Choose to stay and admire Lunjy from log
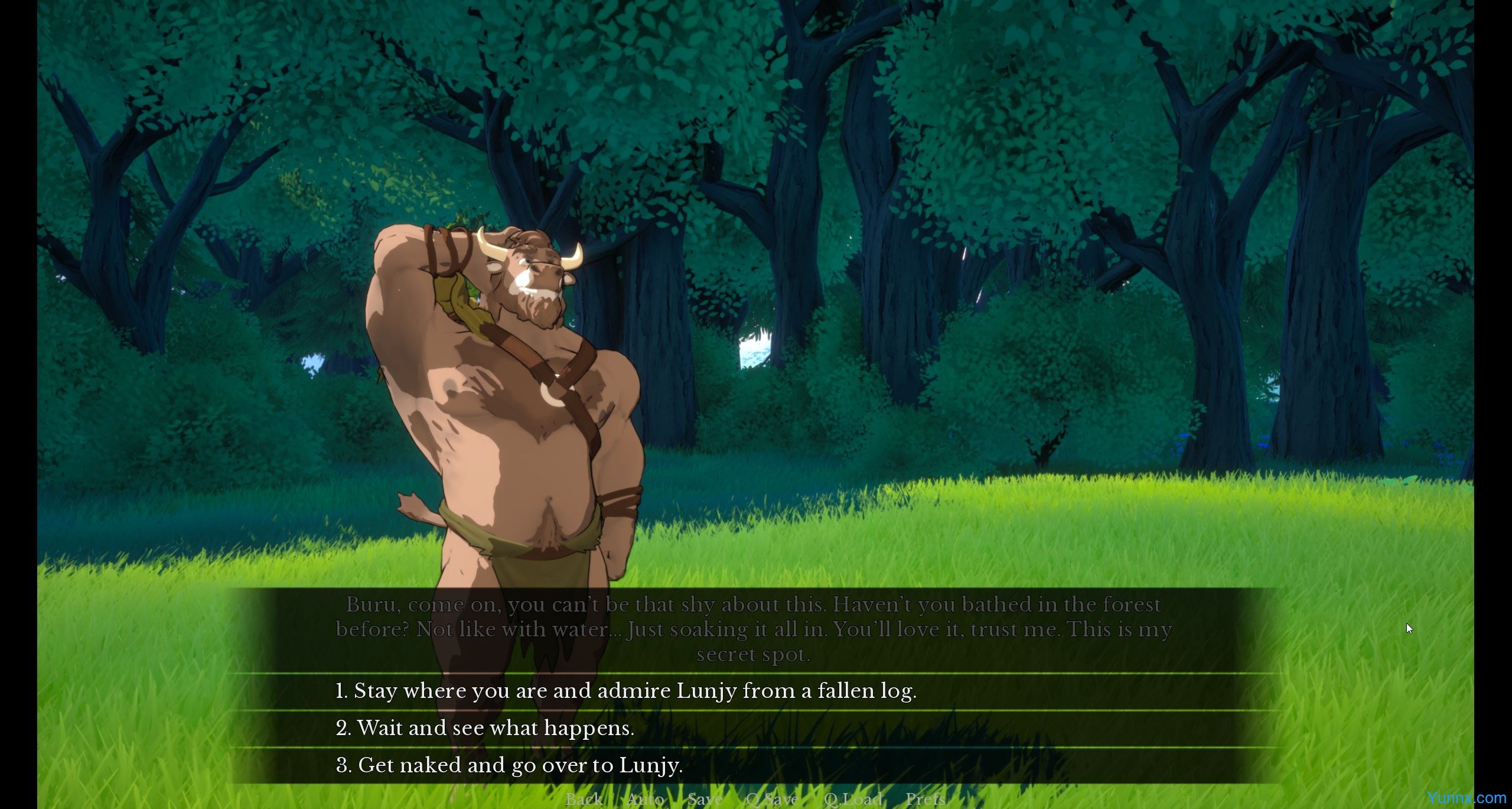Screen dimensions: 1512x809 pos(626,691)
